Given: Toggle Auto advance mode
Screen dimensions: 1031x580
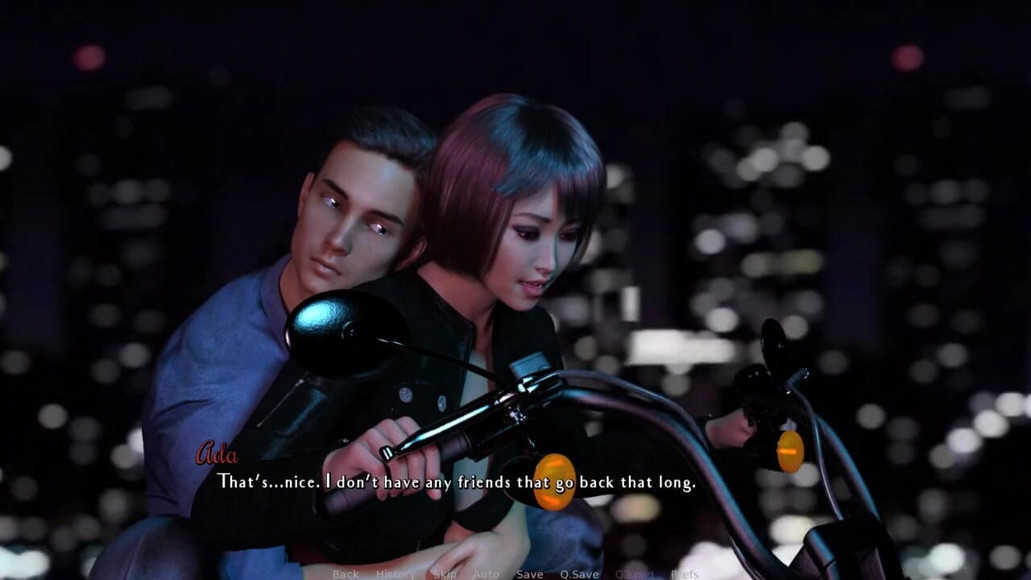Looking at the screenshot, I should (x=486, y=574).
